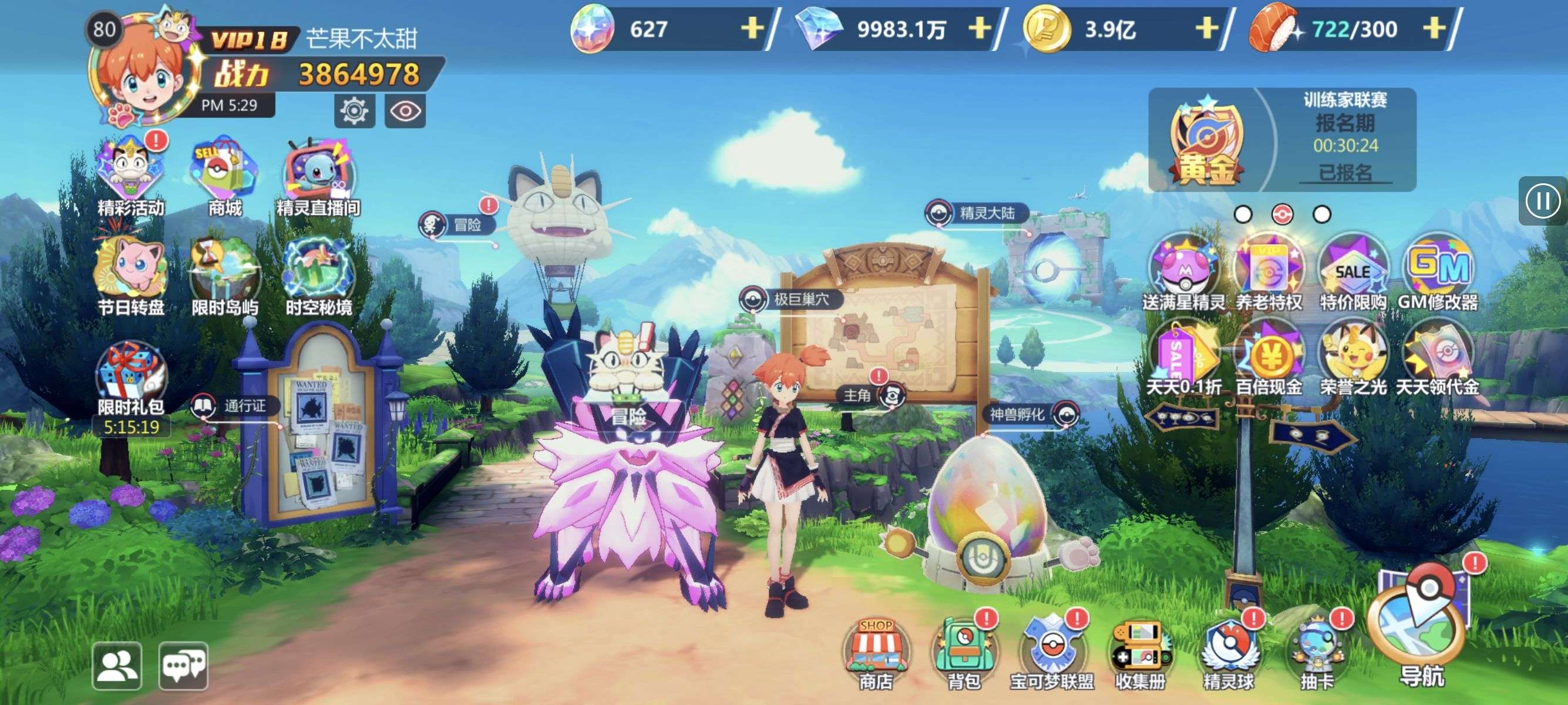Open the GM修改器 icon
1568x705 pixels.
coord(1438,273)
